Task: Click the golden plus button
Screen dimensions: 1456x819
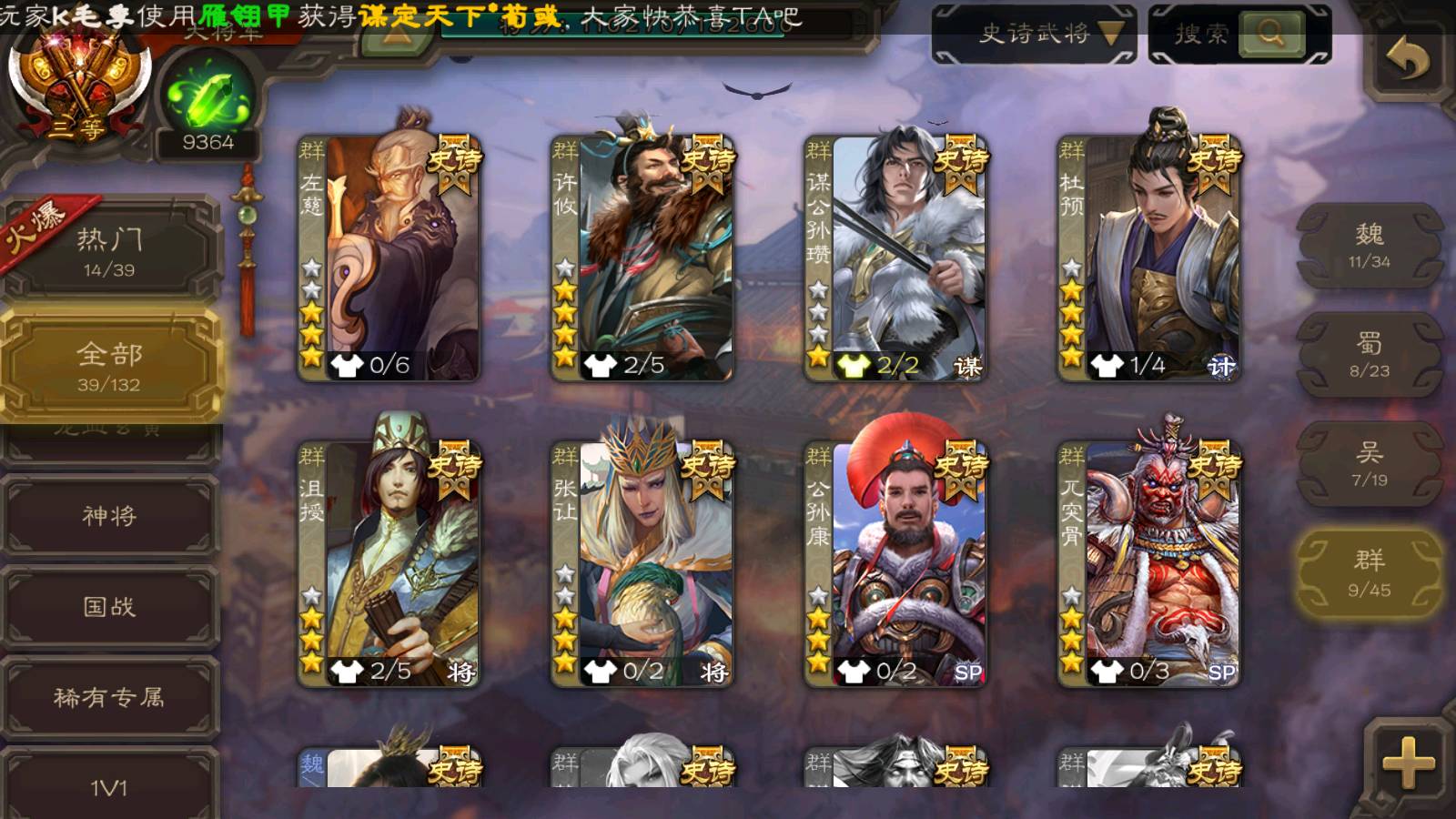Action: tap(1407, 763)
